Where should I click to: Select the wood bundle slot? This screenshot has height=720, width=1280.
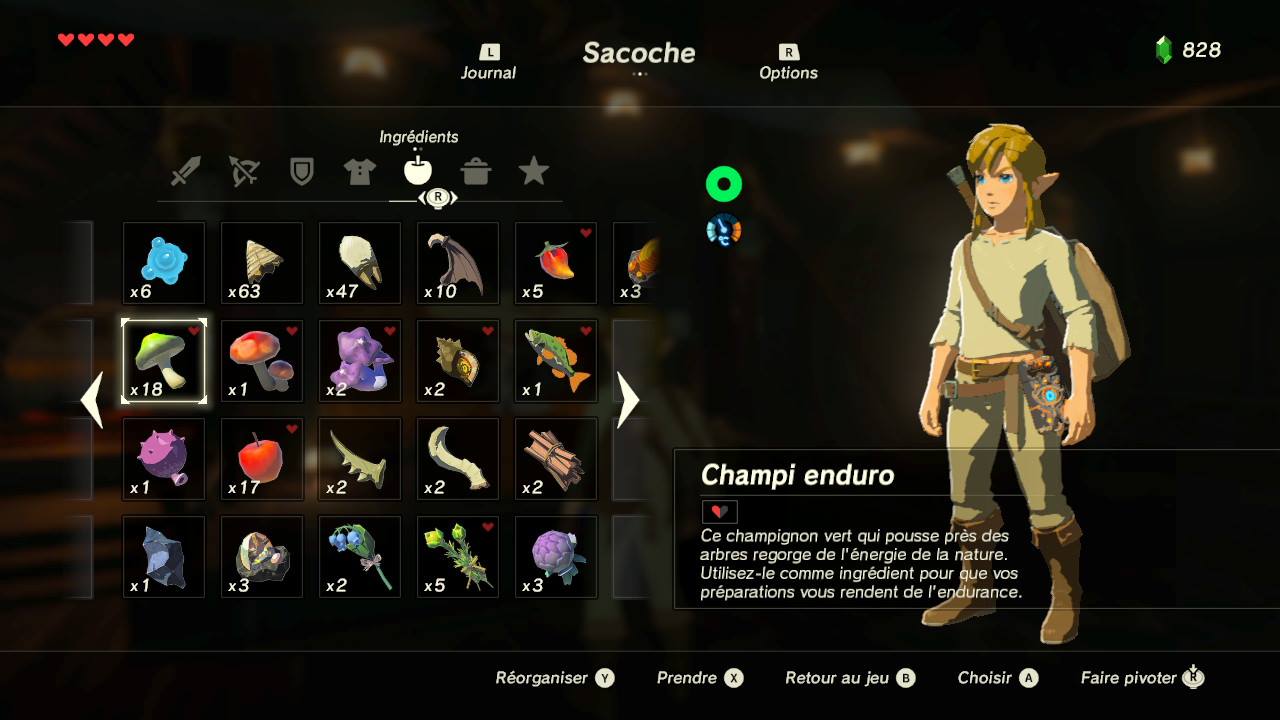(x=556, y=459)
